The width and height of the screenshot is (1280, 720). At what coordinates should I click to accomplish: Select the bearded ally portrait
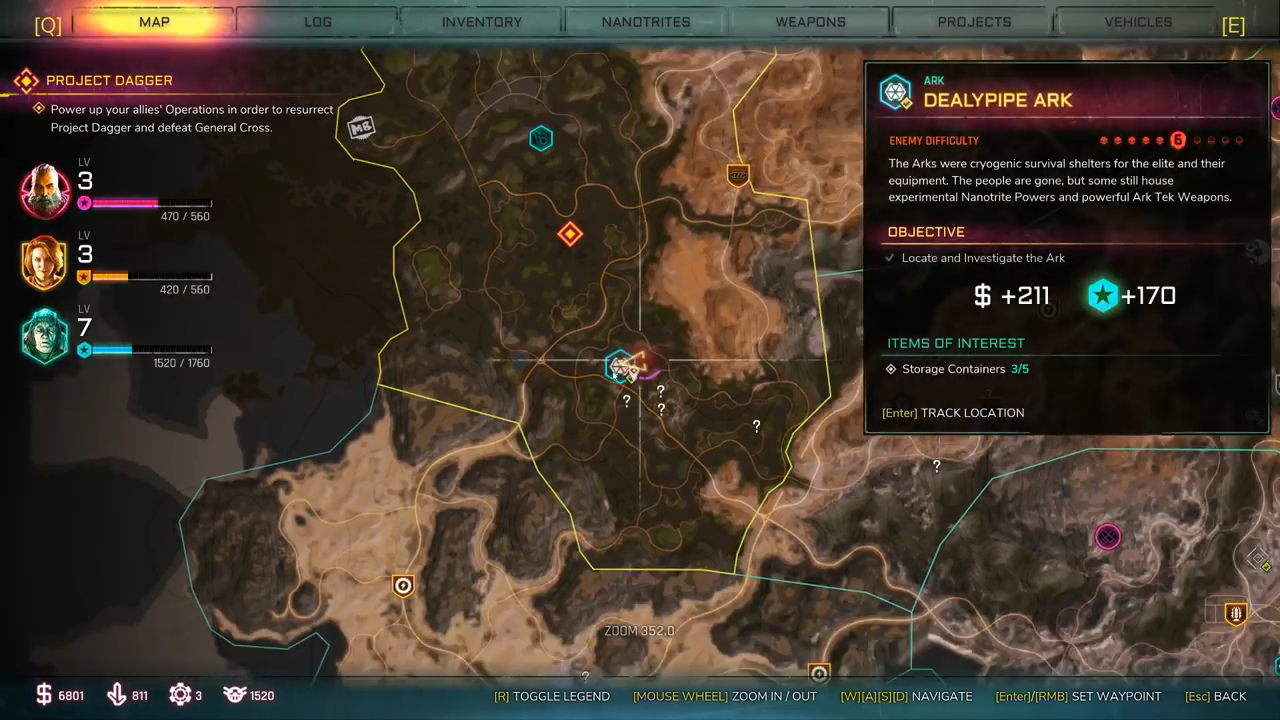(45, 191)
